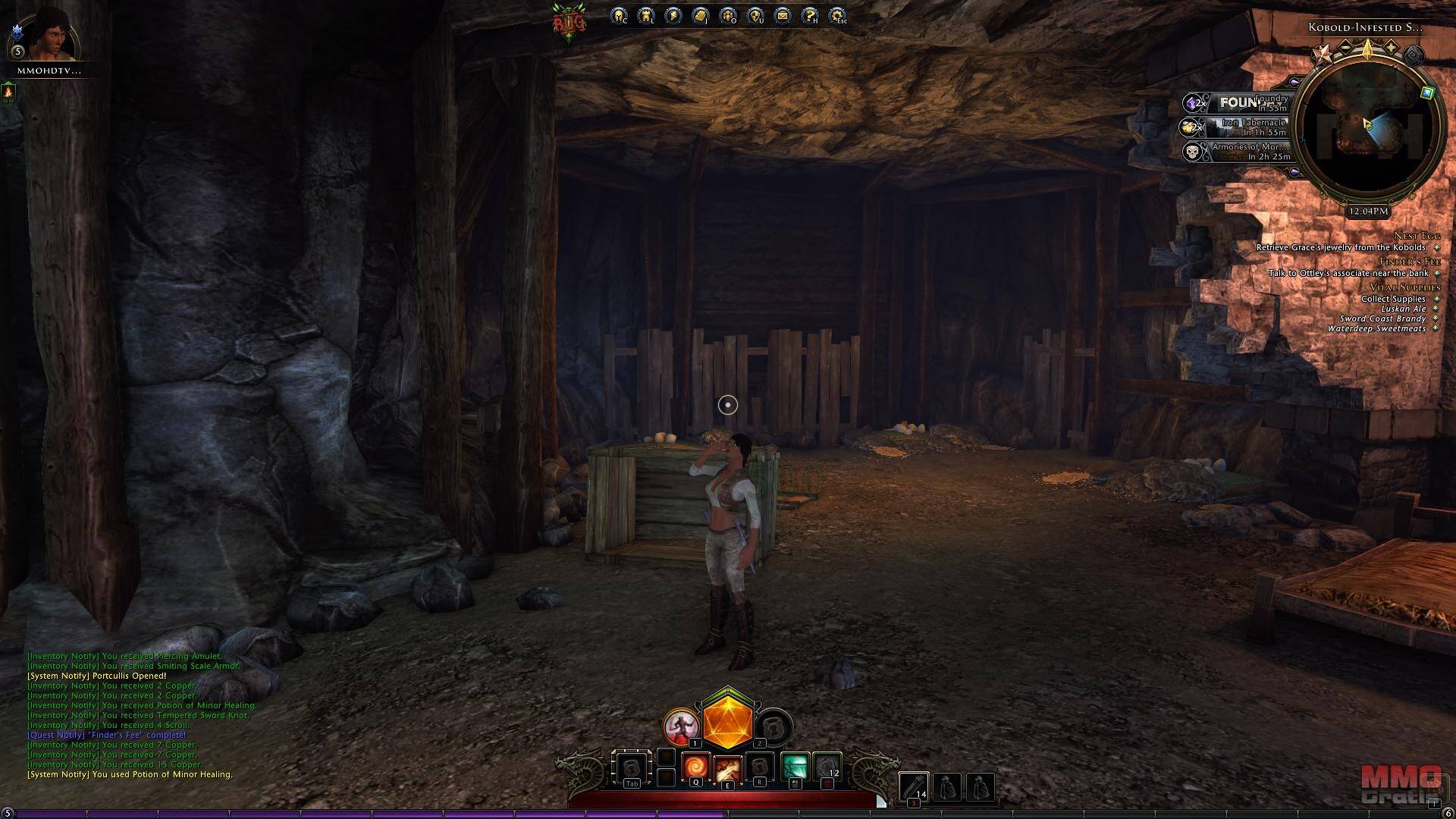Open the character sheet helmet icon
This screenshot has height=819, width=1456.
619,15
